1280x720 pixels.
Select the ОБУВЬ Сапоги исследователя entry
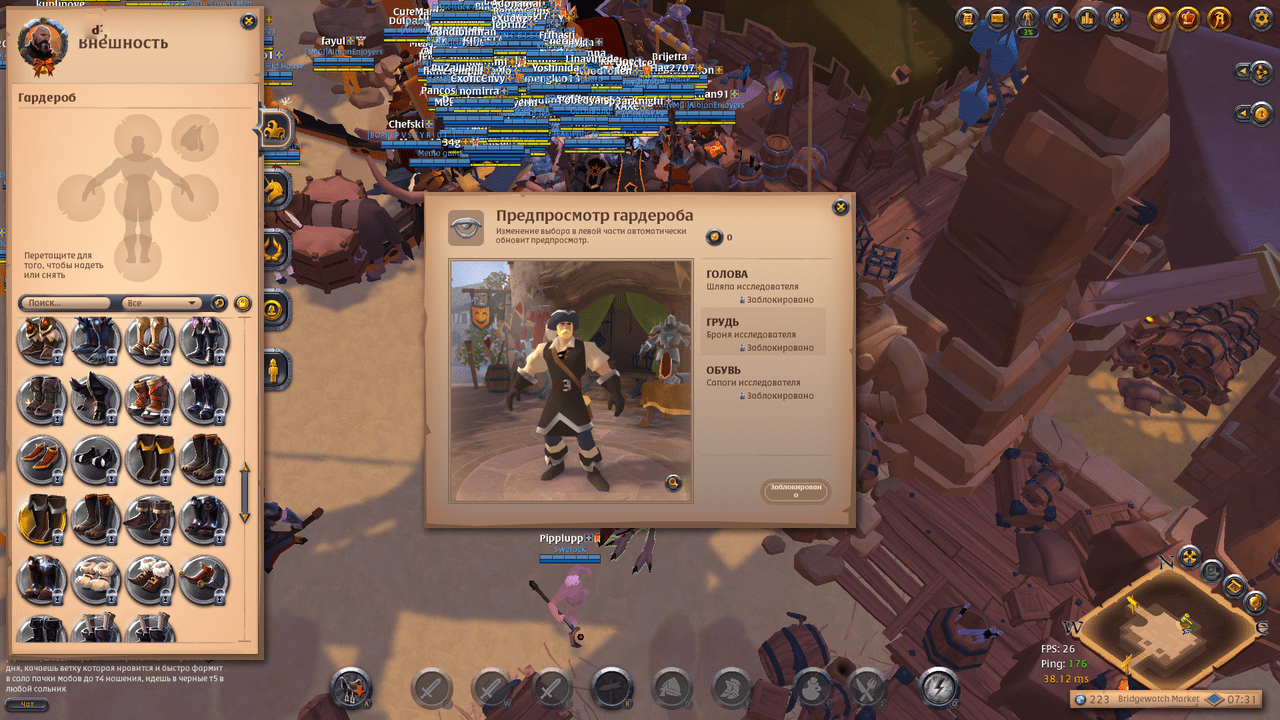pos(766,382)
